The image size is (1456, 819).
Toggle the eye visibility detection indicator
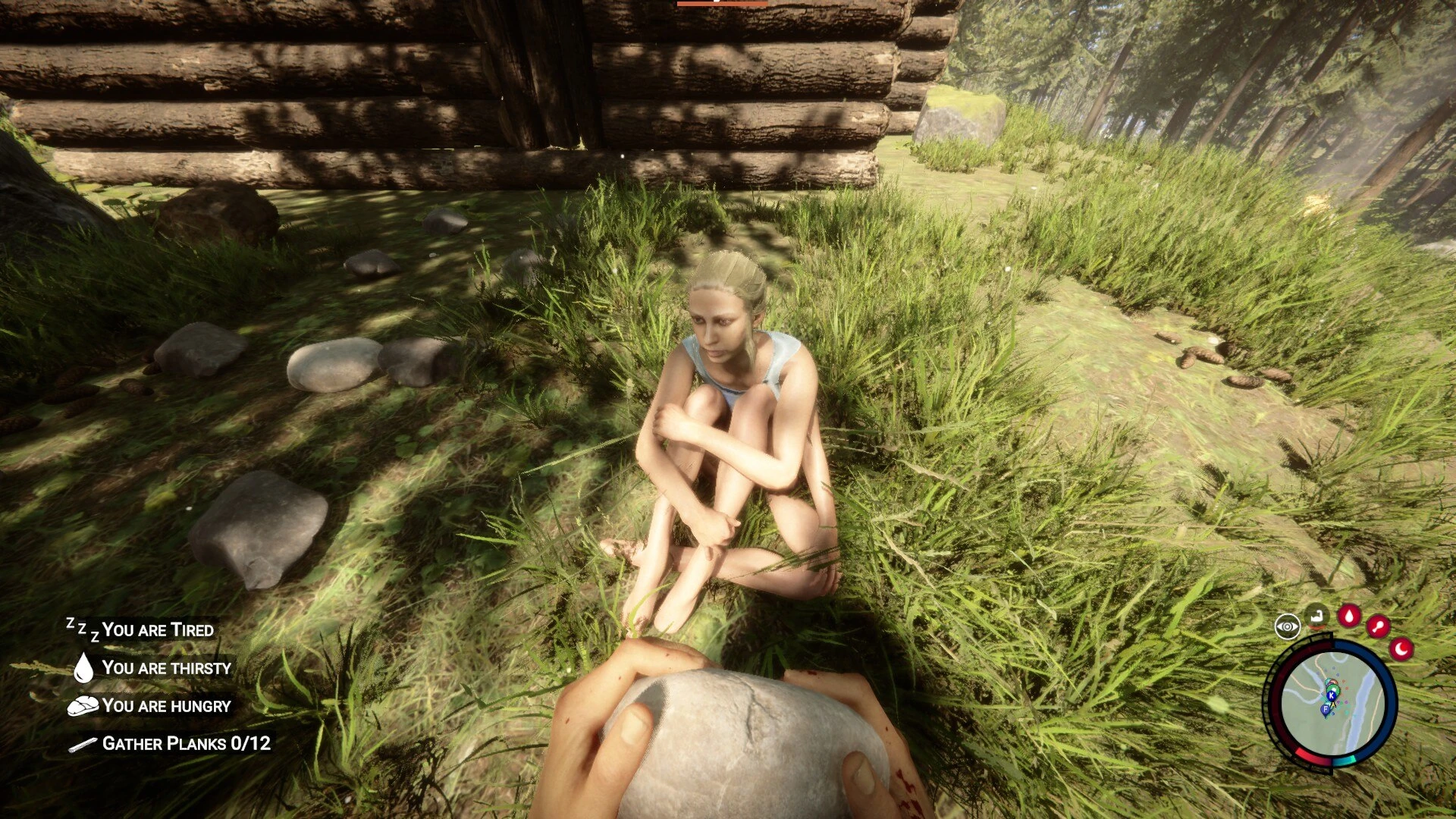1288,626
